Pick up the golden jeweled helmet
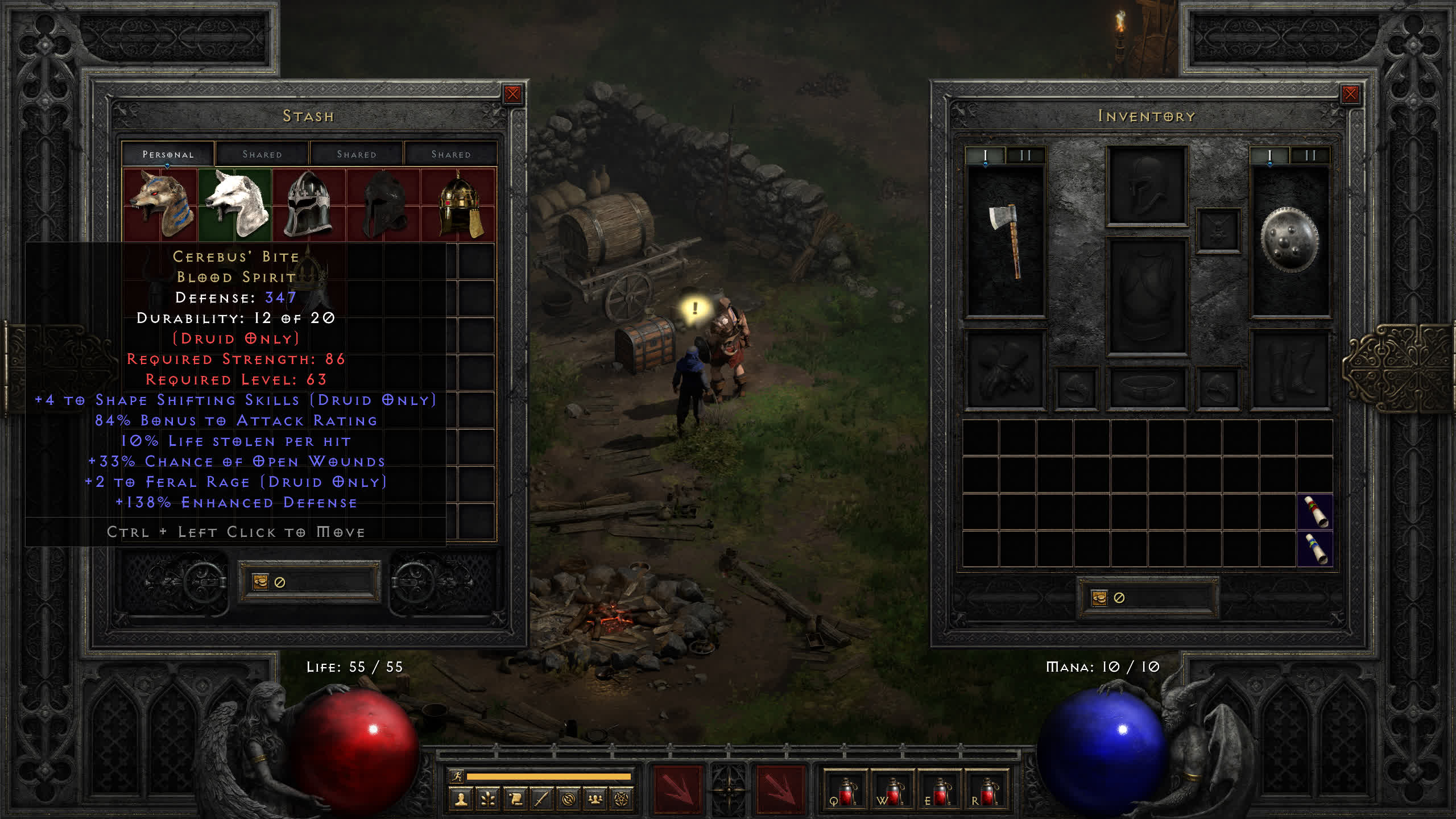 pyautogui.click(x=460, y=204)
